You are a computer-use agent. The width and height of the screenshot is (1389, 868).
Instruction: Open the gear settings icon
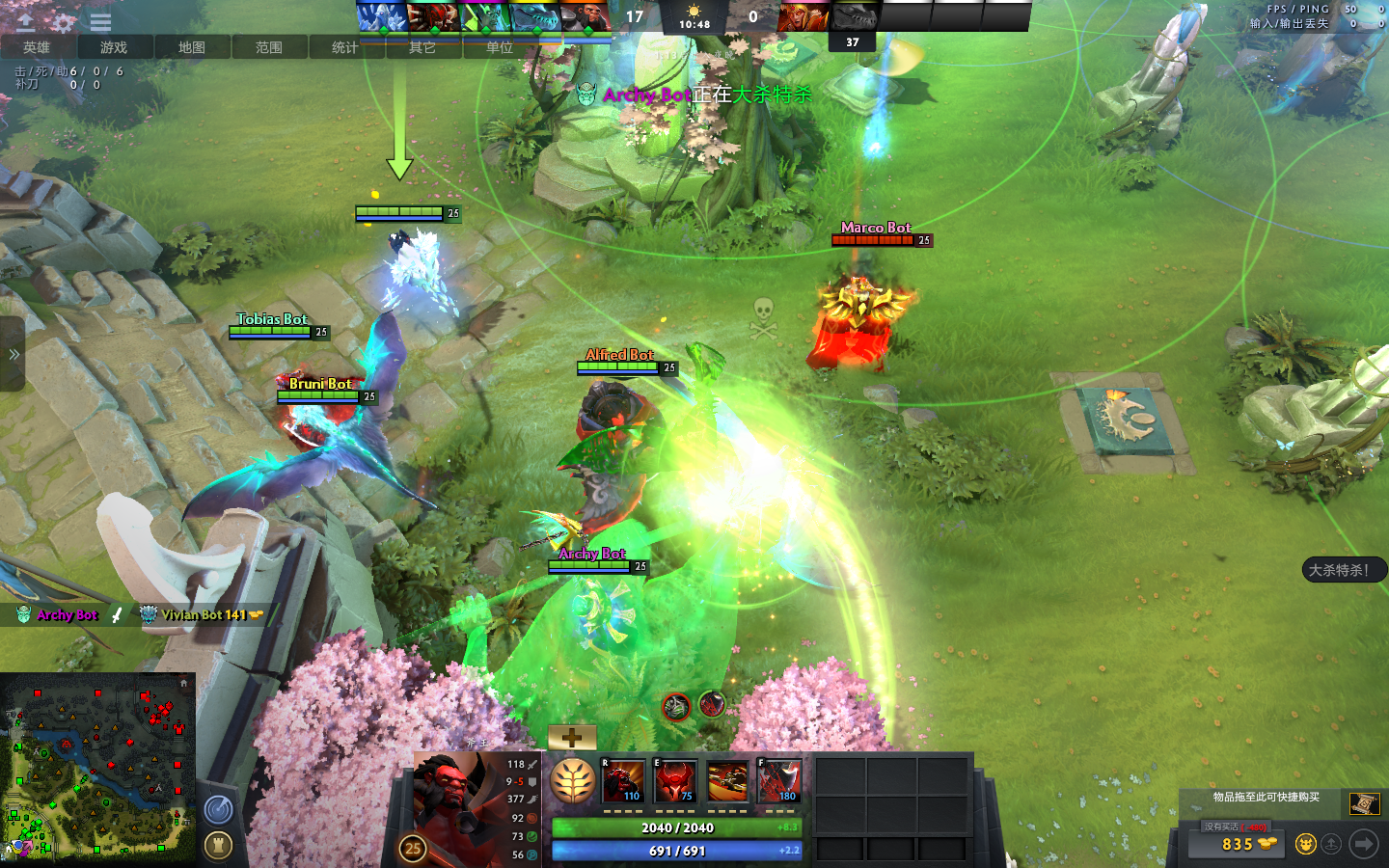(x=64, y=21)
